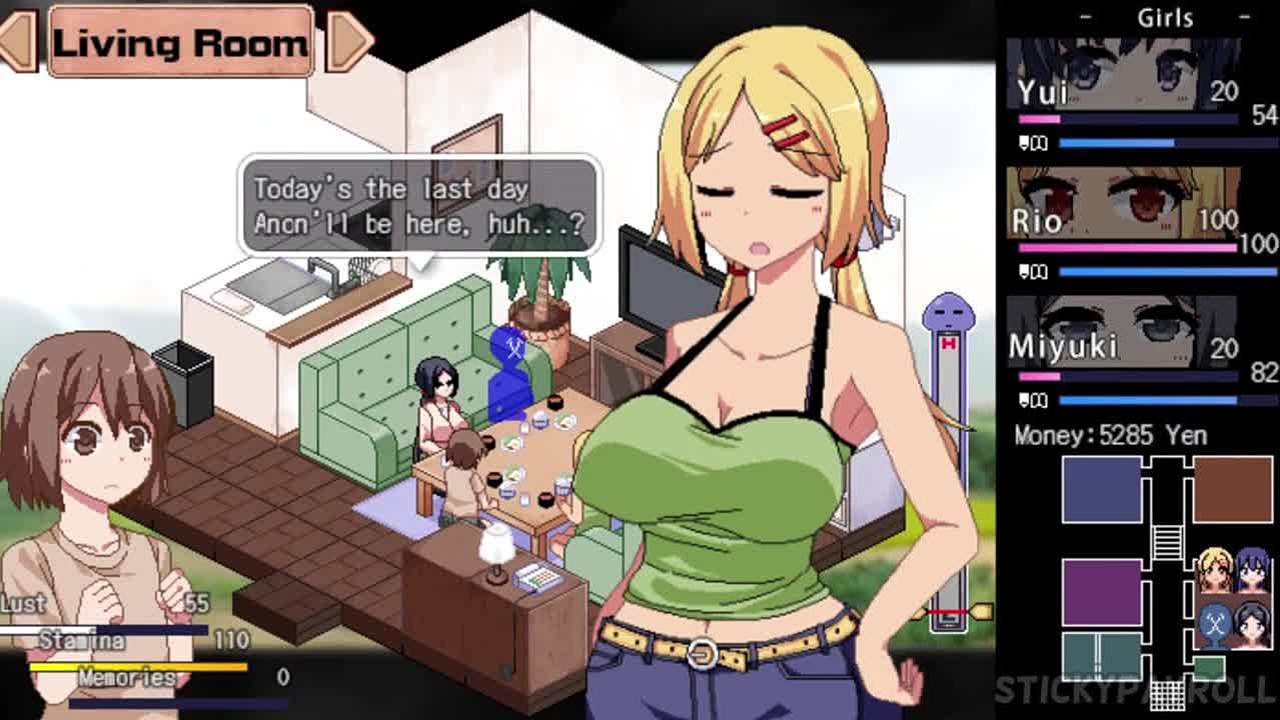Select Miyuki's portrait in the Girls panel

click(1123, 332)
